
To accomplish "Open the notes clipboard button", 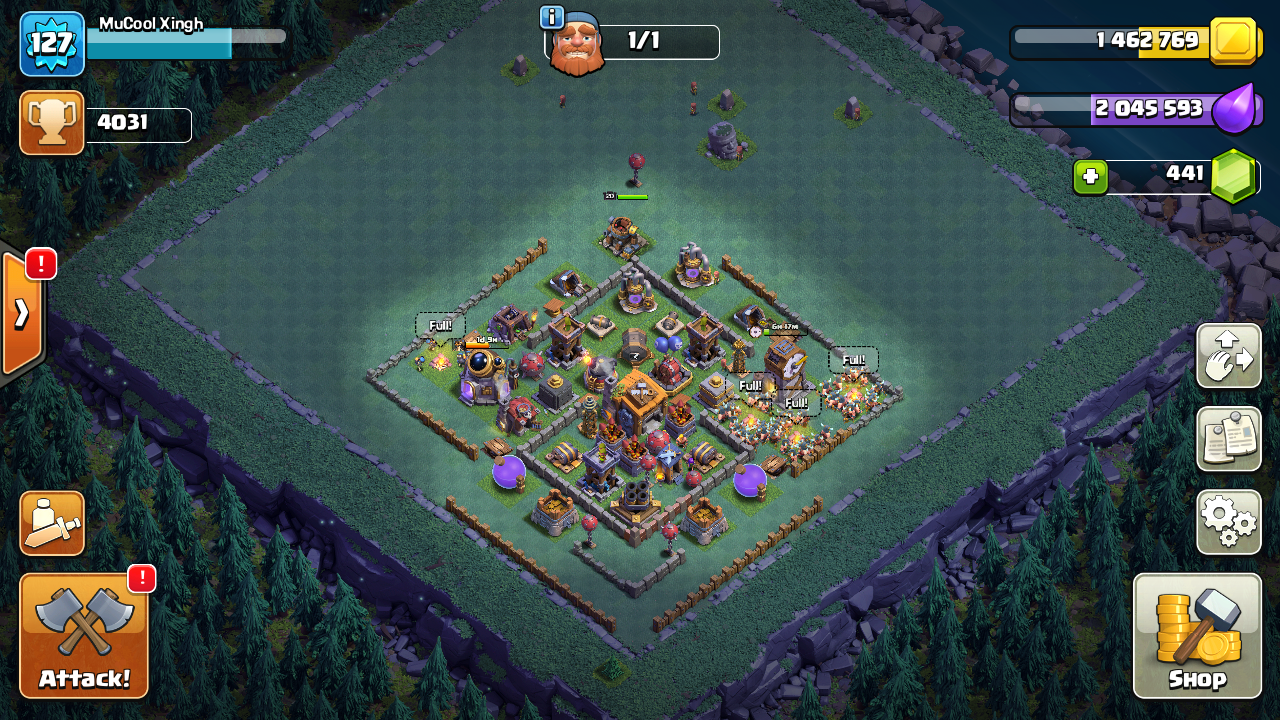I will pos(1228,438).
